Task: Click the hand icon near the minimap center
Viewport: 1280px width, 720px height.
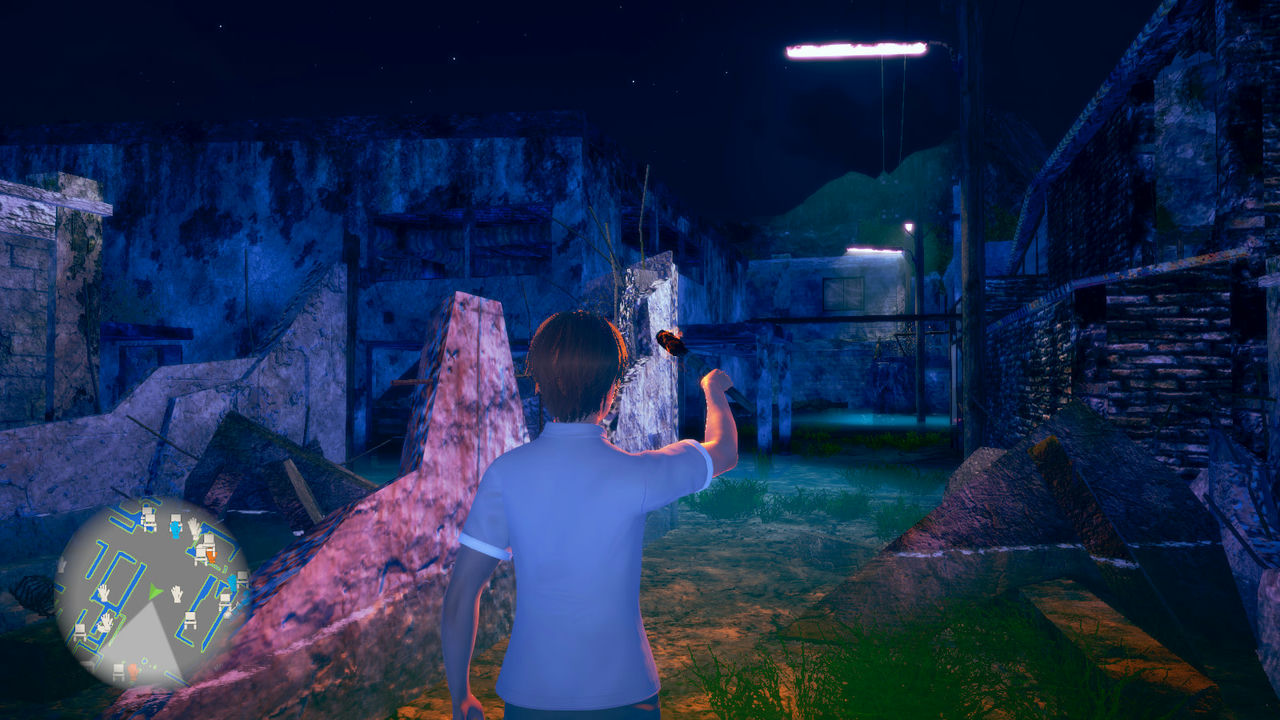Action: [x=176, y=594]
